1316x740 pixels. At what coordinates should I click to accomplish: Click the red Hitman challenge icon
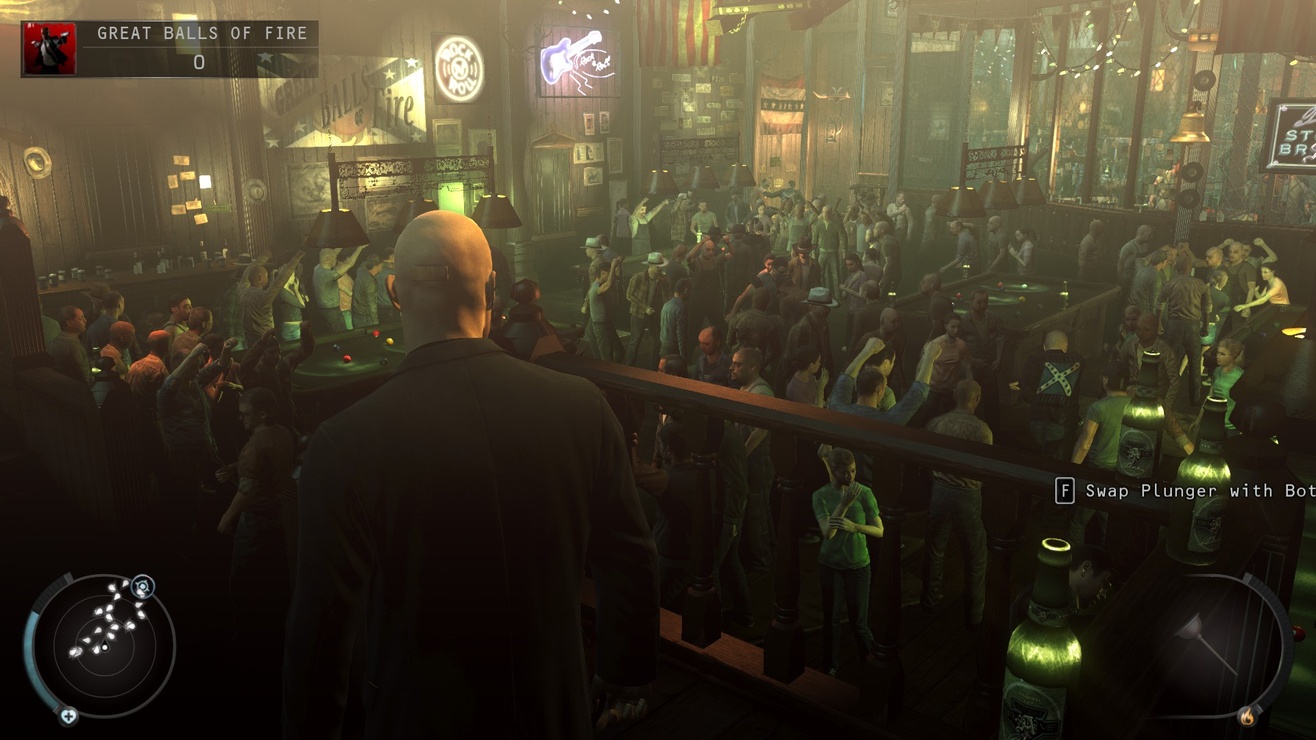(x=49, y=47)
